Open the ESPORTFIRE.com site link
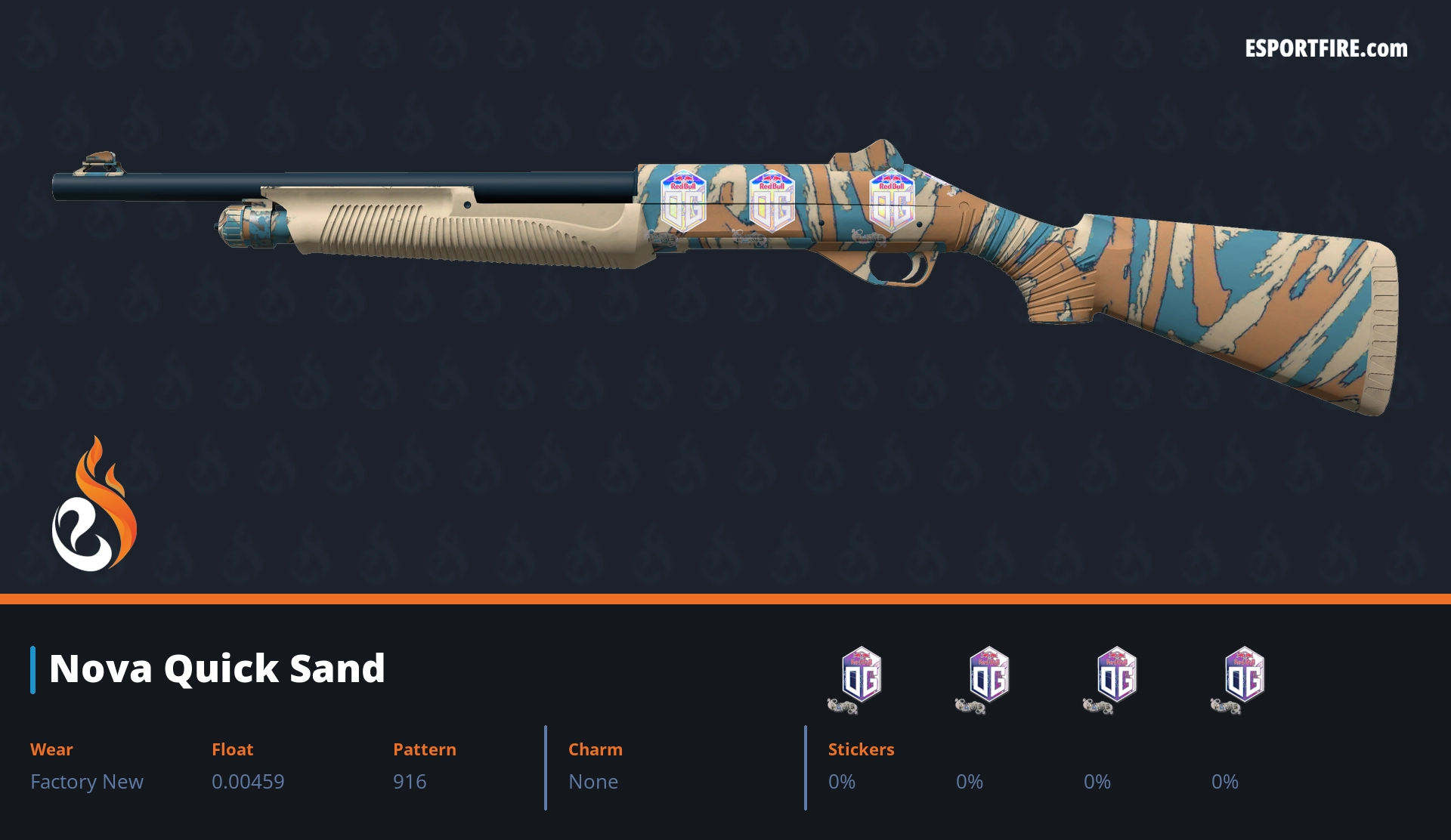Viewport: 1451px width, 840px height. pyautogui.click(x=1326, y=49)
